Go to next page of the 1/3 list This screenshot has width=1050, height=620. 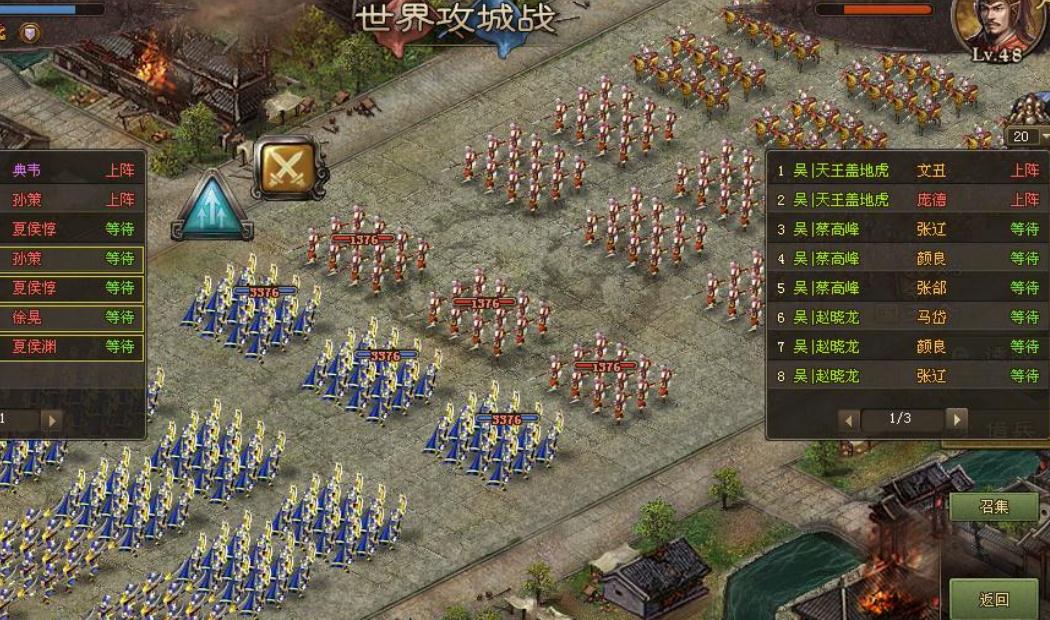click(957, 419)
